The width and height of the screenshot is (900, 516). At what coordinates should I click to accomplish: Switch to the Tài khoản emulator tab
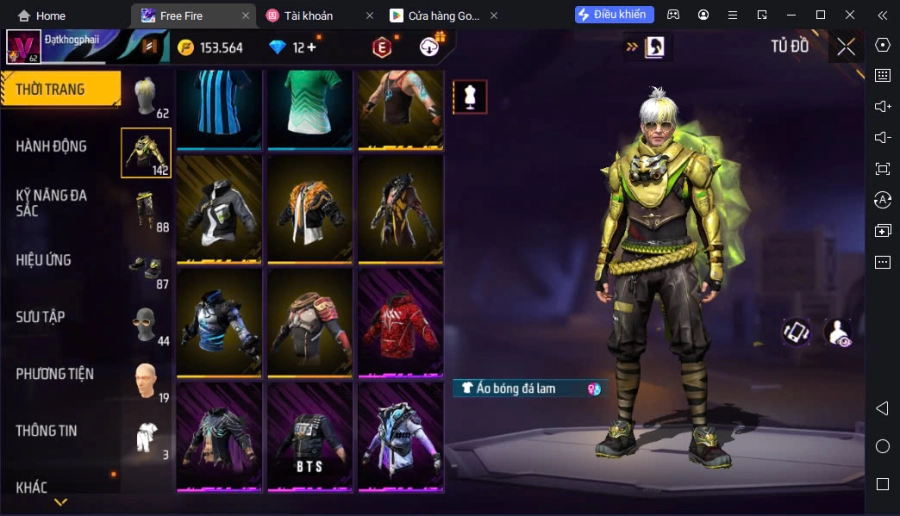(x=309, y=15)
